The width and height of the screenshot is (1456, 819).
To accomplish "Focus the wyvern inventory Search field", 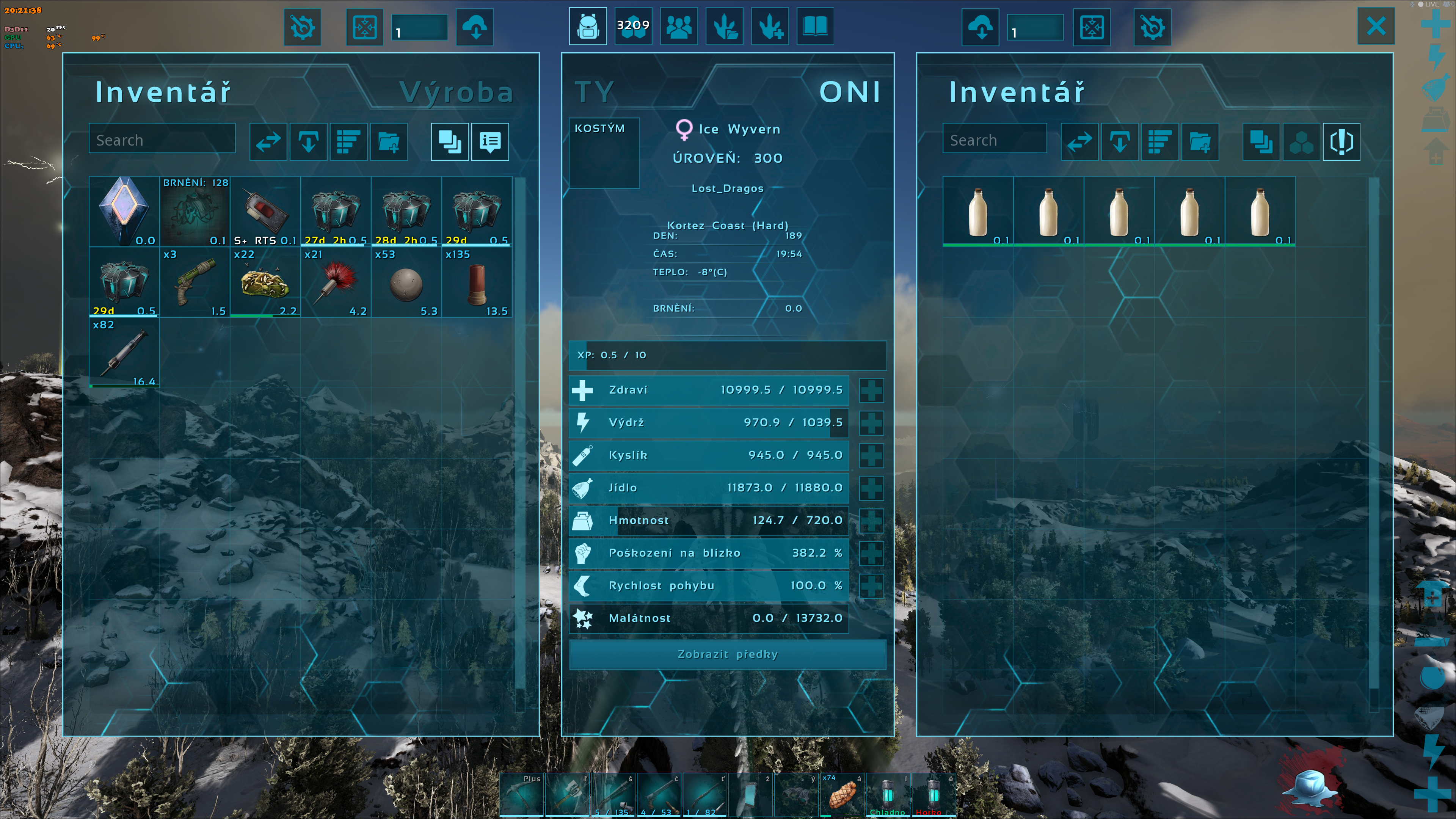I will coord(994,140).
